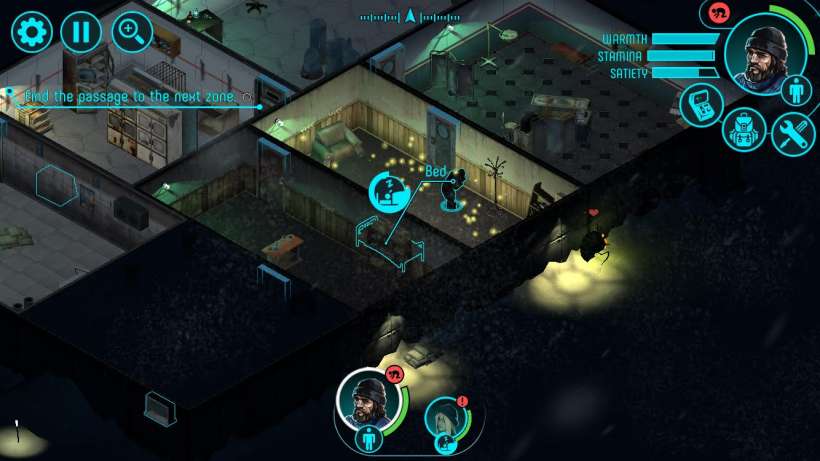Click the objective tracker about the next zone
The width and height of the screenshot is (820, 461).
130,97
